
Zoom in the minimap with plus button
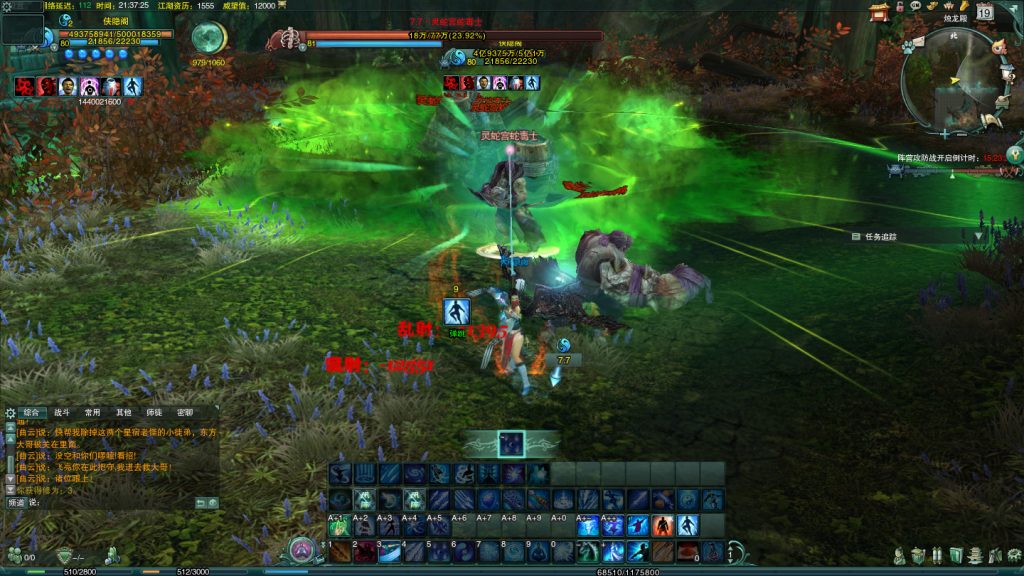pyautogui.click(x=944, y=132)
